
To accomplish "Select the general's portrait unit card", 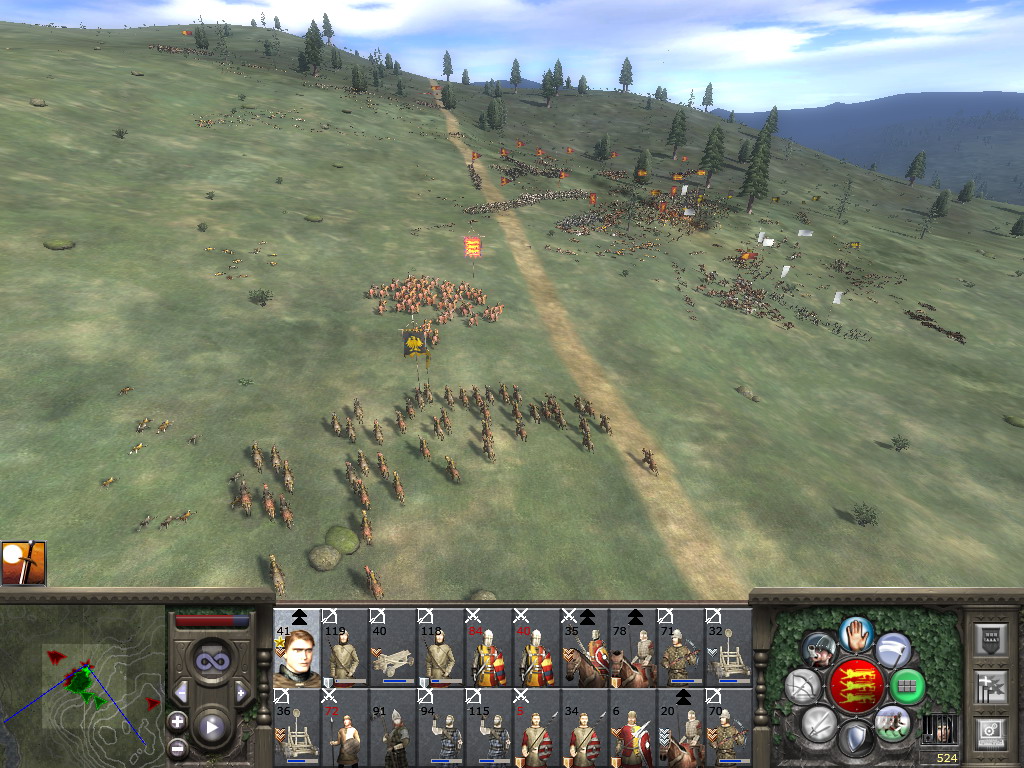I will point(297,648).
